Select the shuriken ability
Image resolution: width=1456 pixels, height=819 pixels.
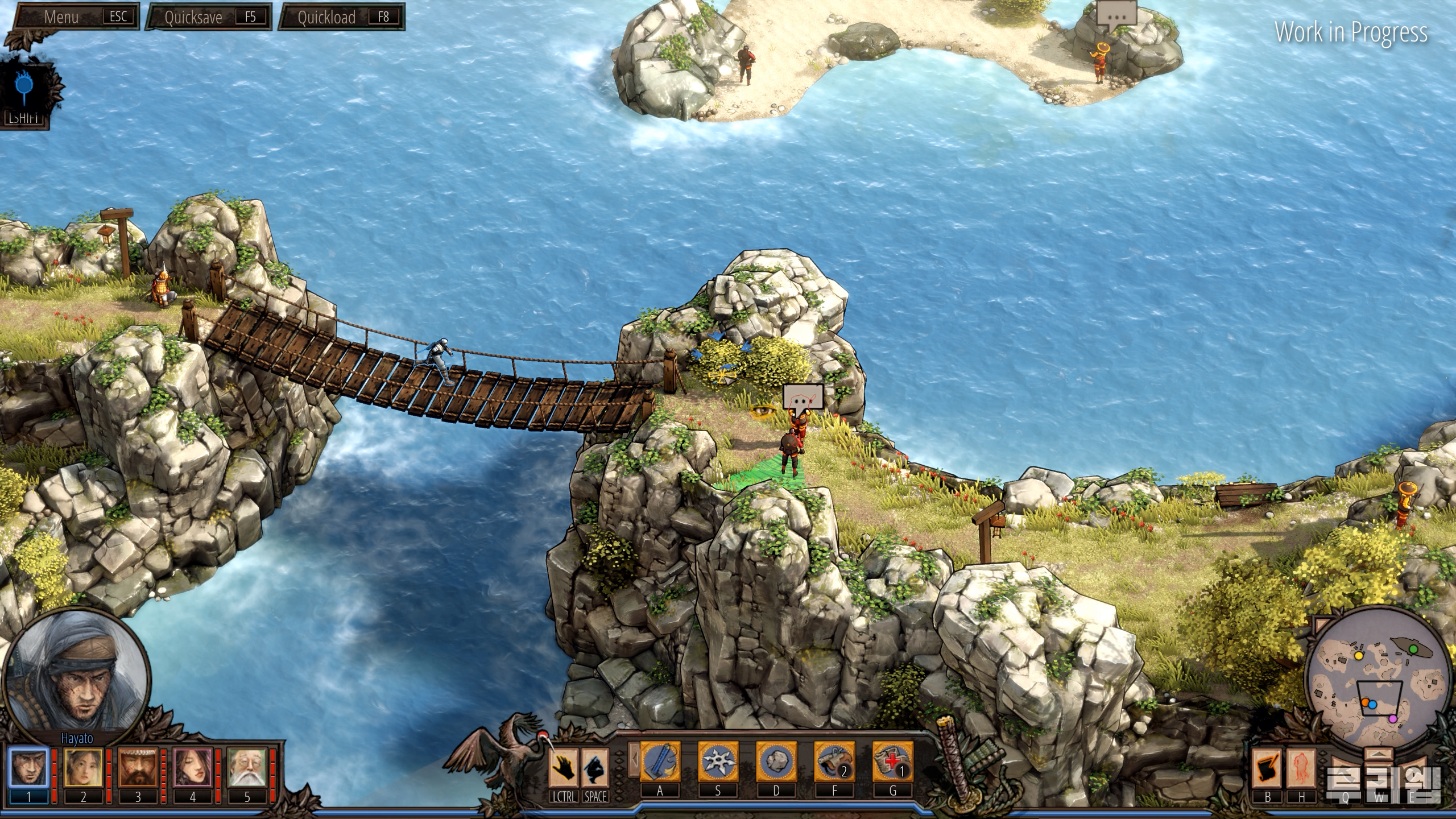point(718,762)
